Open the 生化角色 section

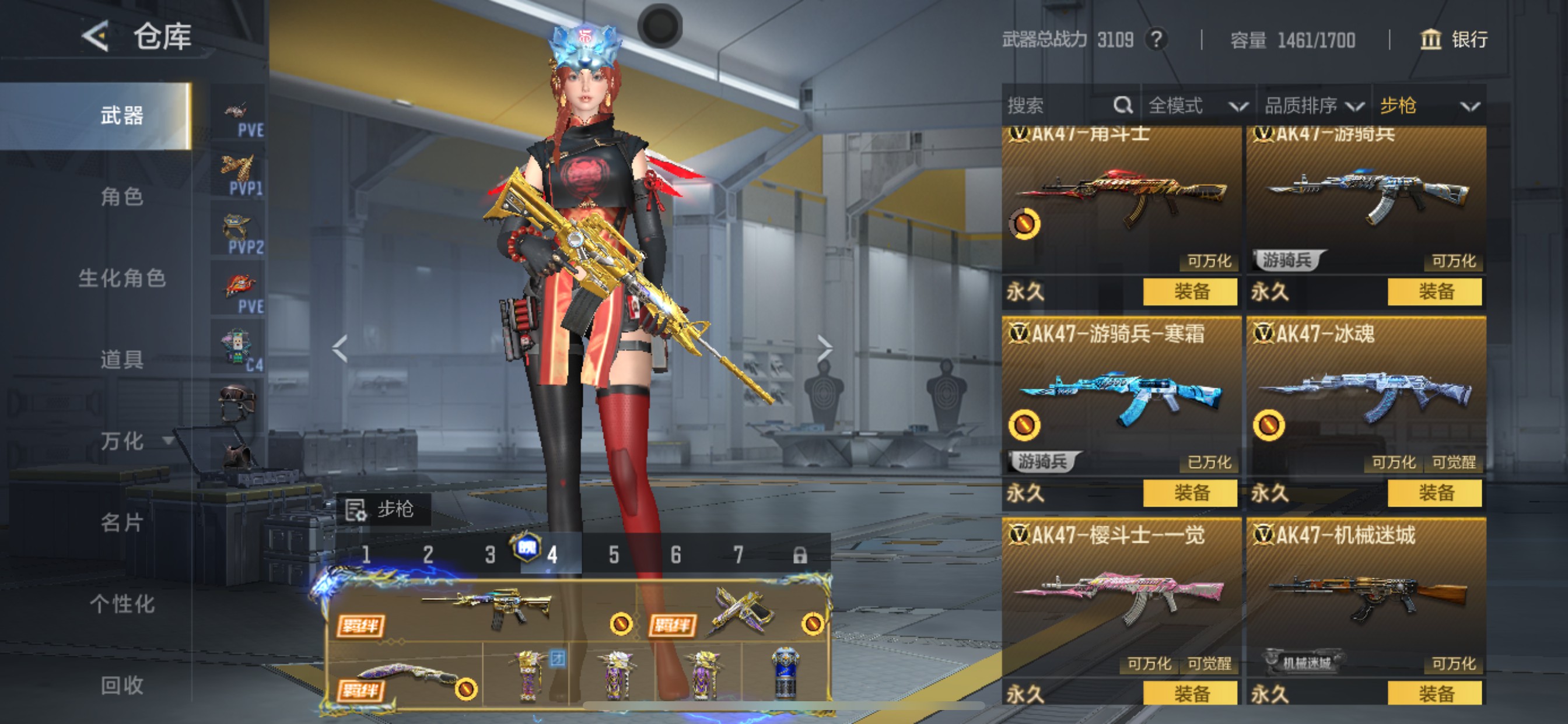click(x=122, y=278)
